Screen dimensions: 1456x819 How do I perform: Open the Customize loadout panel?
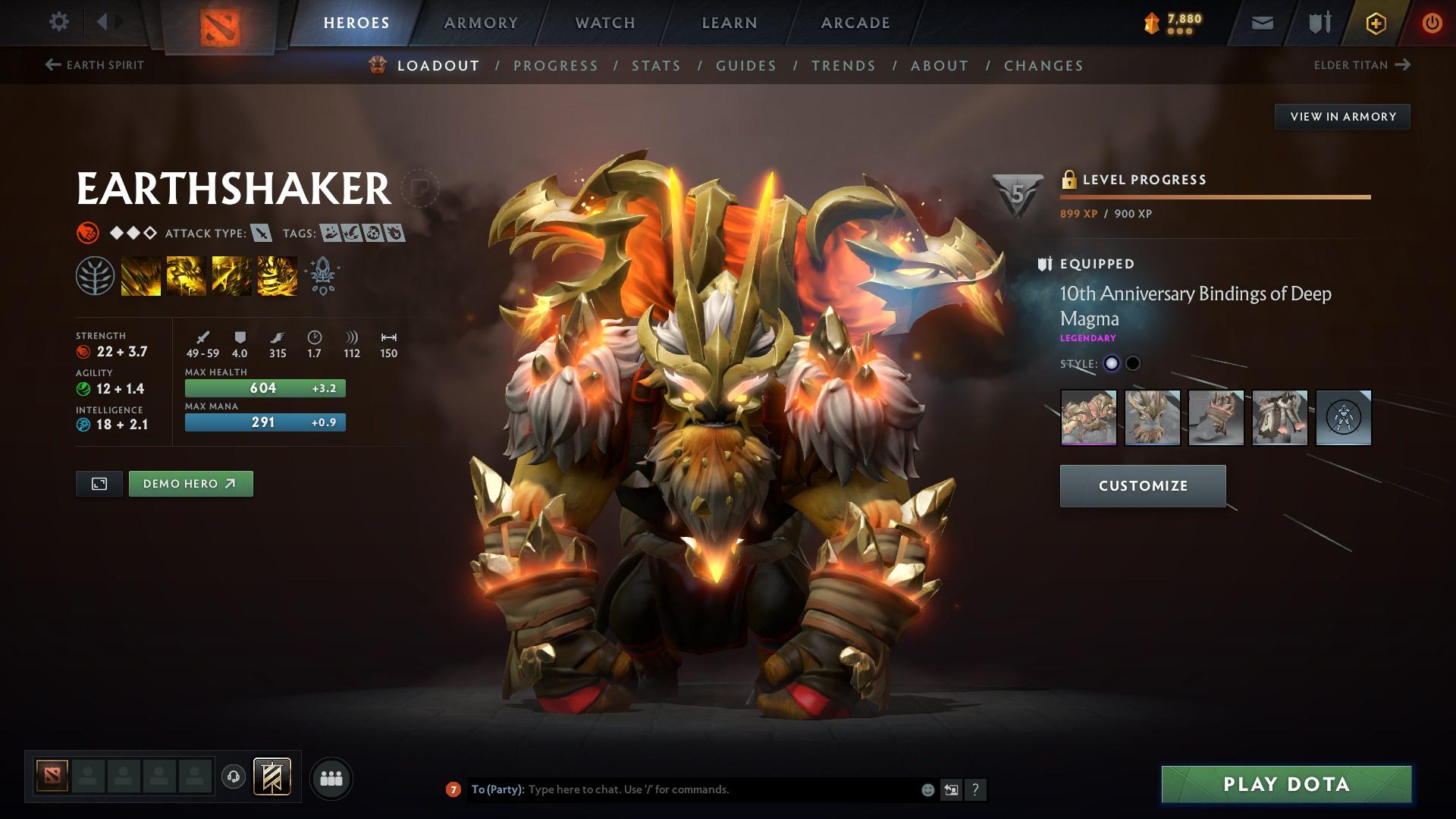(x=1143, y=486)
